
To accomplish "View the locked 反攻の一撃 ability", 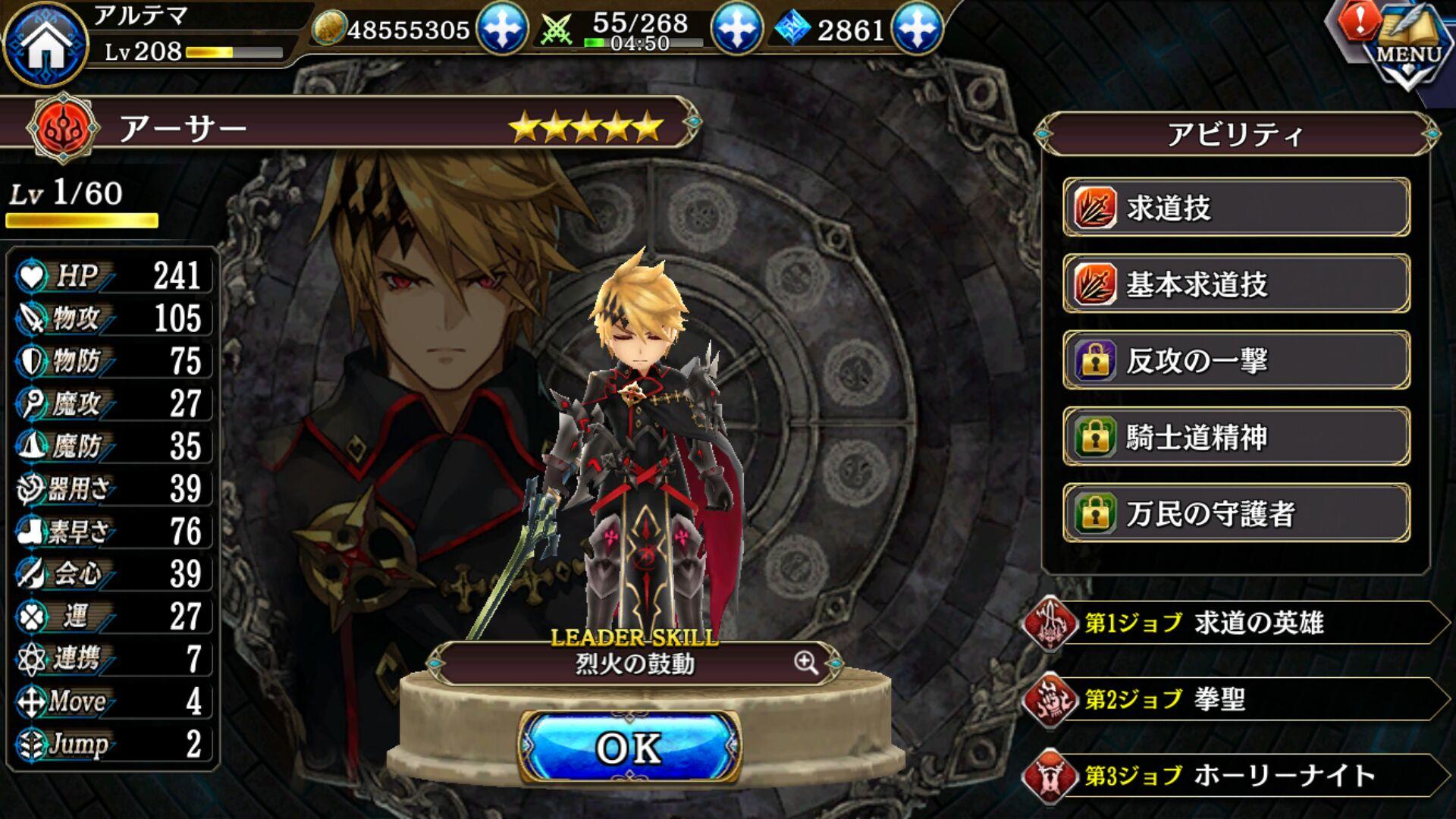I will coord(1236,360).
